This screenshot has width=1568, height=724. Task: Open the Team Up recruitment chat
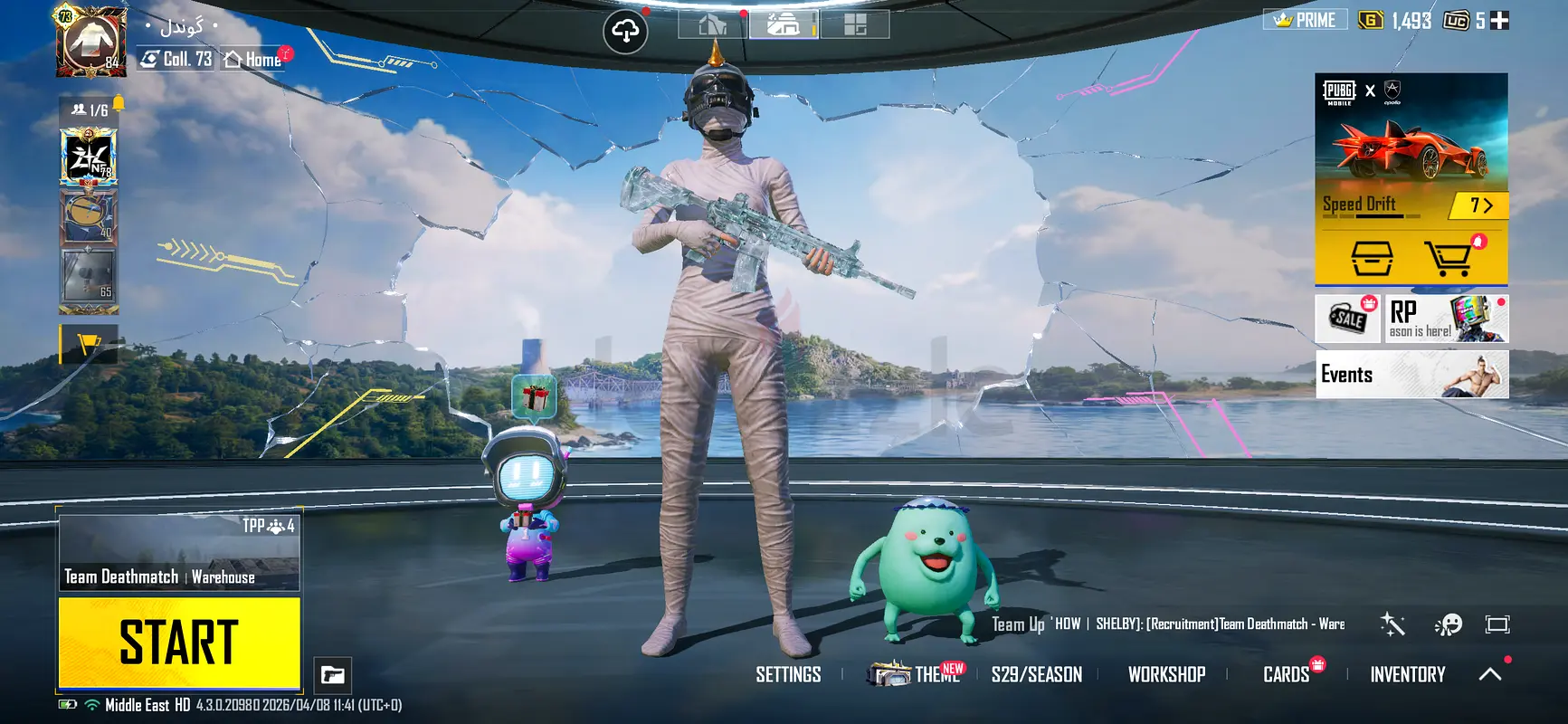click(x=1167, y=624)
